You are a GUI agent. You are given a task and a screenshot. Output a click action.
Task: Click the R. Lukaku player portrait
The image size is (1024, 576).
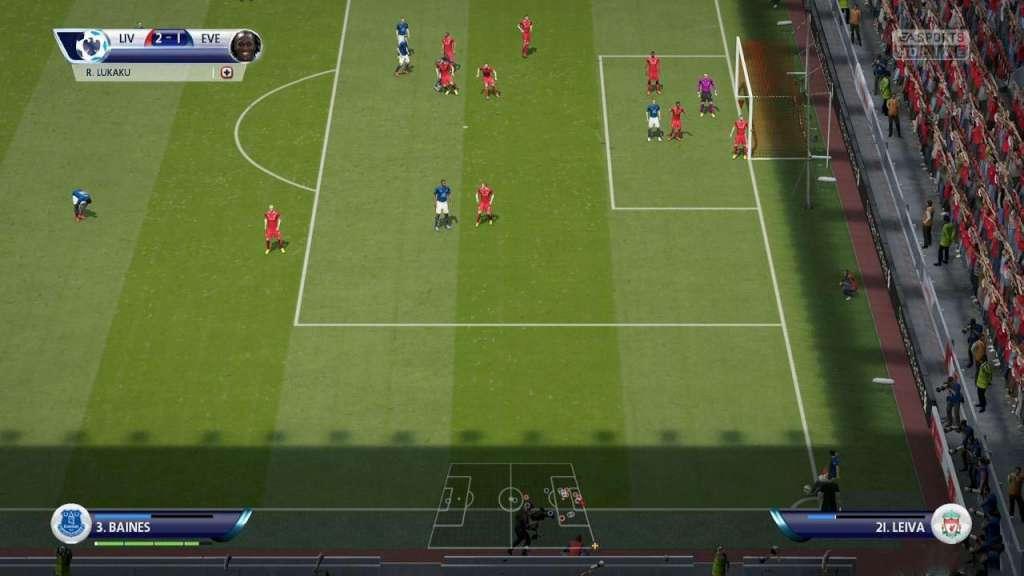click(x=245, y=45)
